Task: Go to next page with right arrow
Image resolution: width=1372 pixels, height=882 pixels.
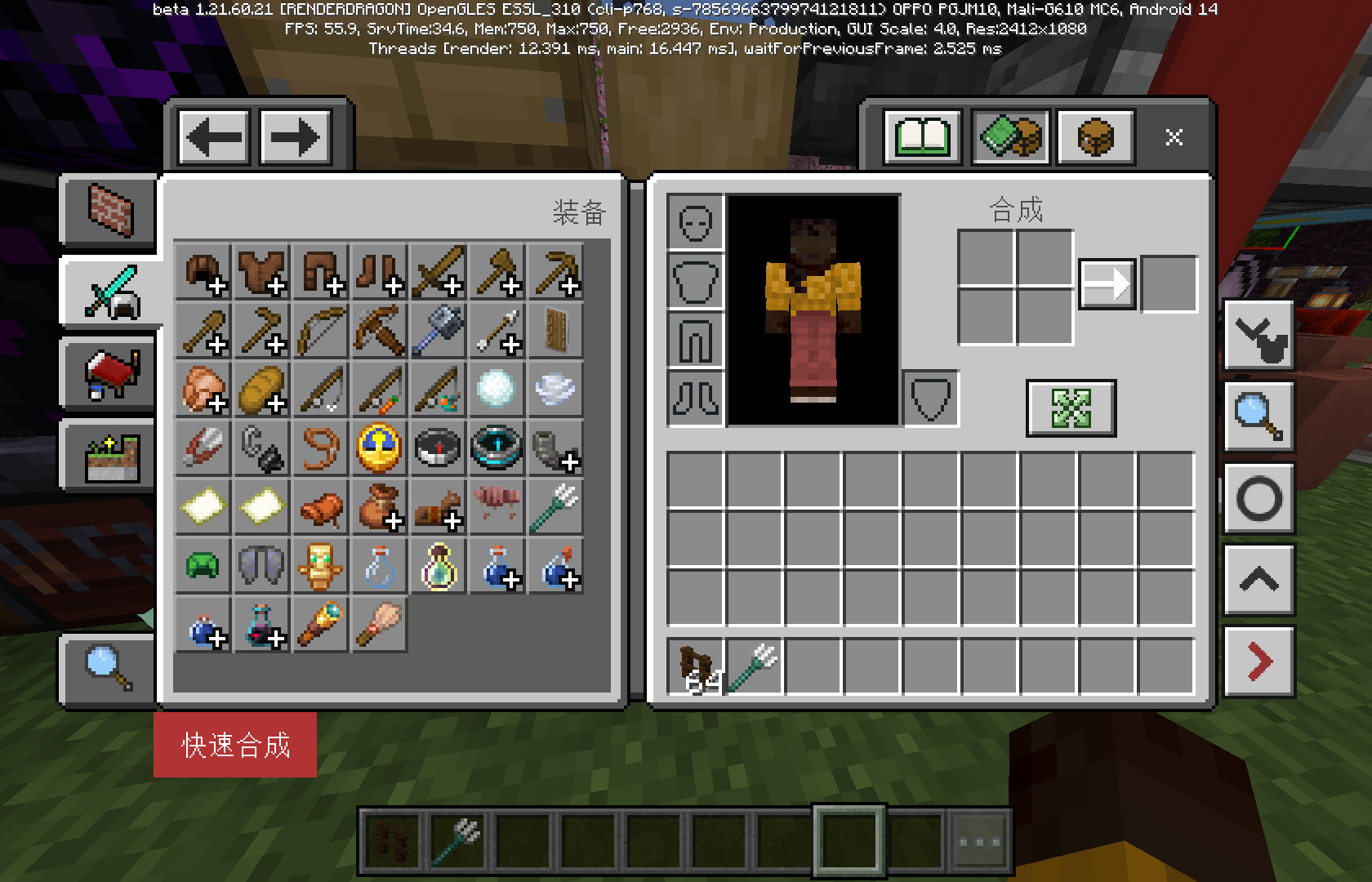Action: pyautogui.click(x=295, y=136)
